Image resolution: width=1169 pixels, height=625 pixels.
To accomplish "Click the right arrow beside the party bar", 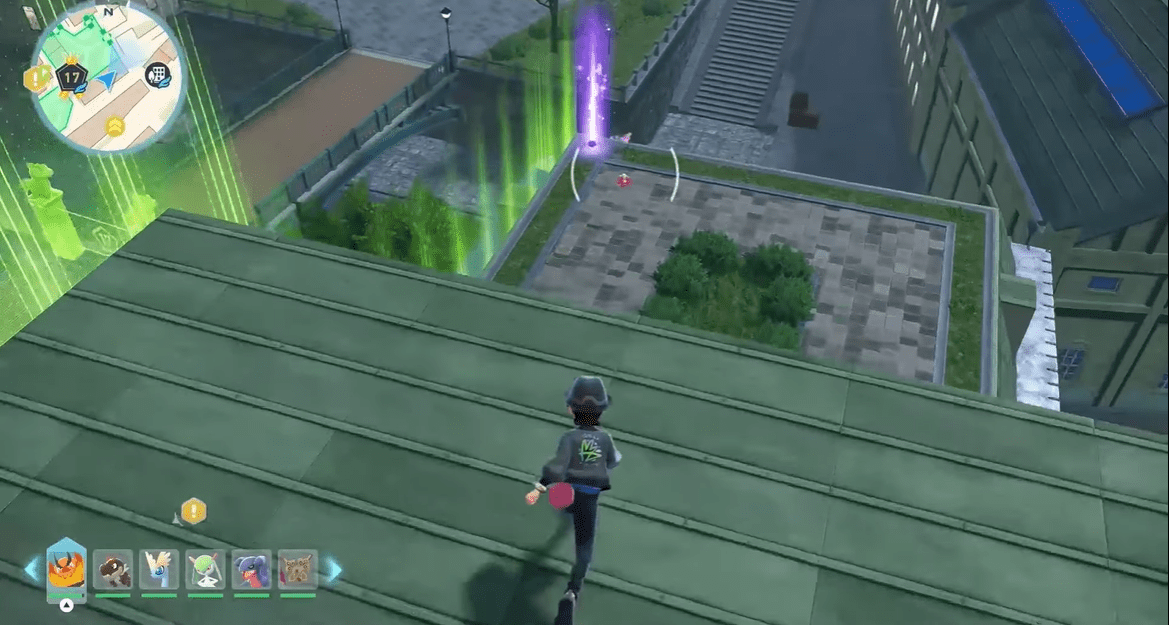I will (332, 570).
